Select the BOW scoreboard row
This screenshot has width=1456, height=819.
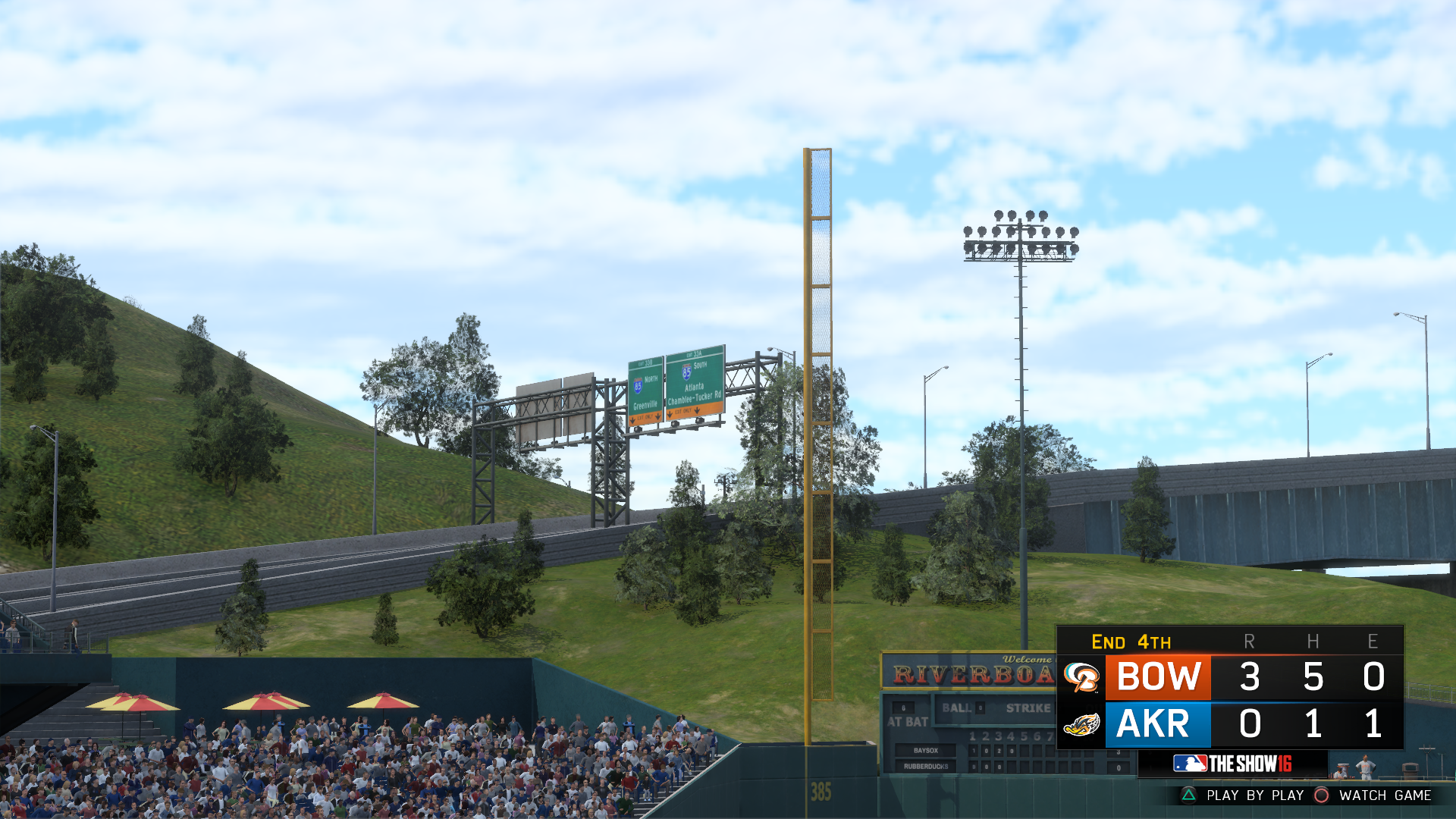point(1158,677)
